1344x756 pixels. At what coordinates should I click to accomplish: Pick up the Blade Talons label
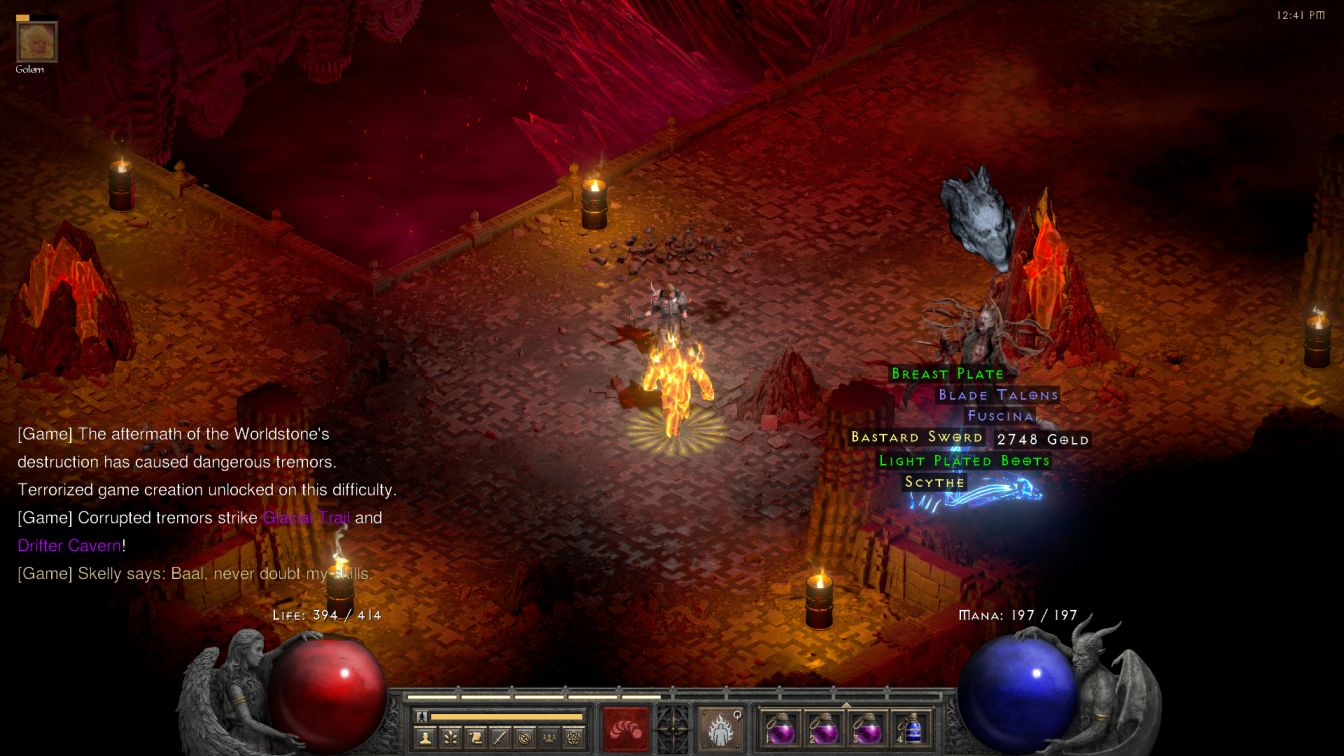coord(997,395)
